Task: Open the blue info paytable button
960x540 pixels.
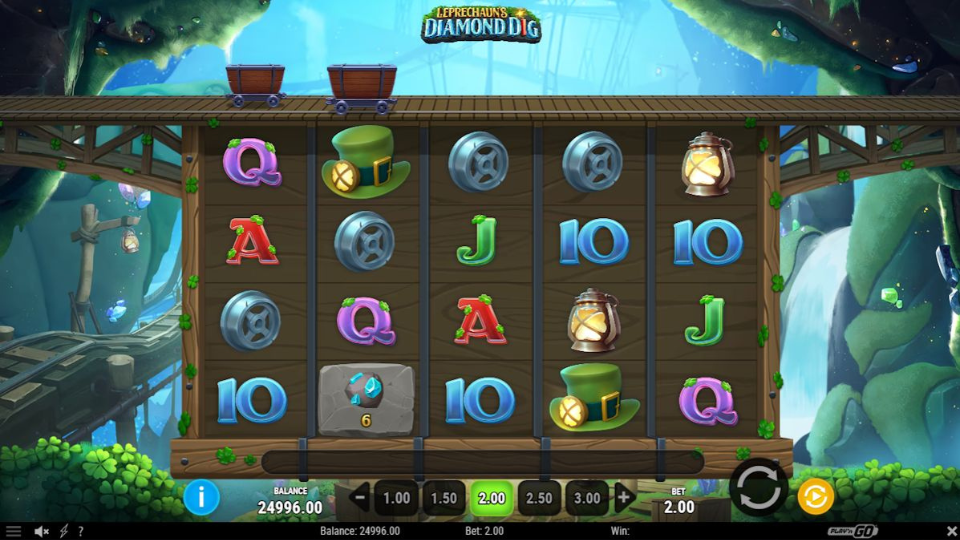Action: pos(201,496)
